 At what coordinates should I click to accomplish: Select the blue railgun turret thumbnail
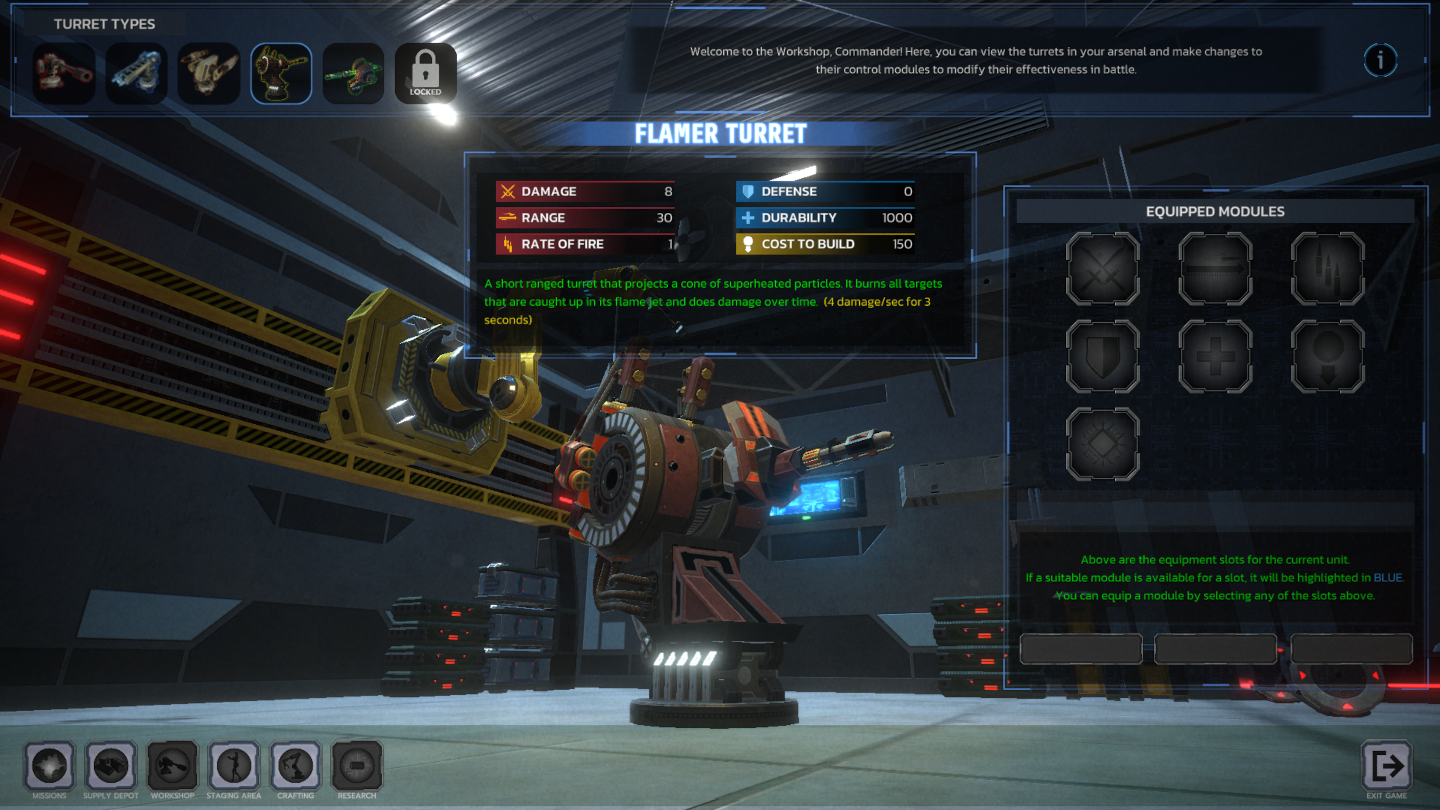click(x=136, y=74)
